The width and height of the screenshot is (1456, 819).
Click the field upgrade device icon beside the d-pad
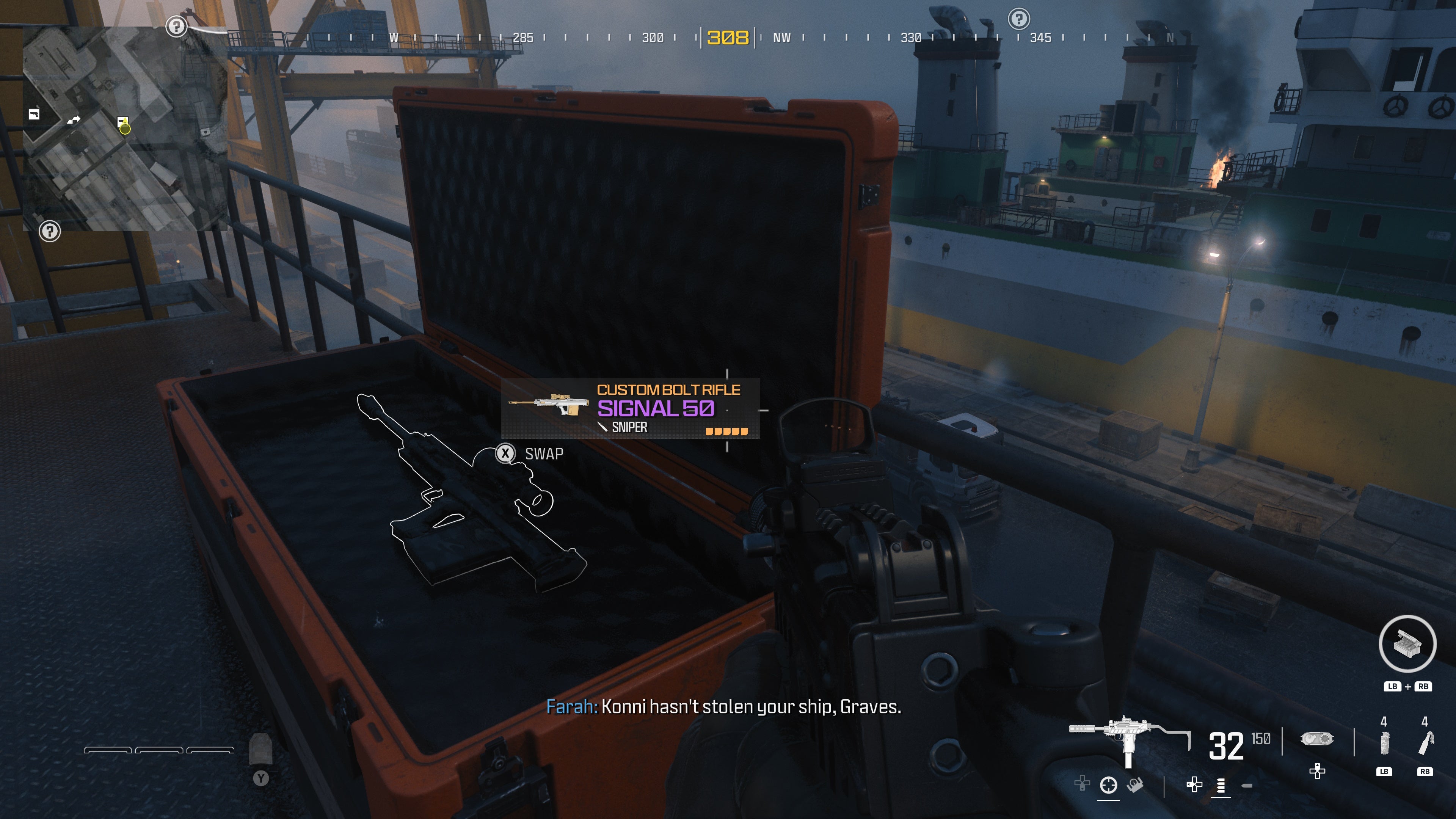(x=1318, y=738)
